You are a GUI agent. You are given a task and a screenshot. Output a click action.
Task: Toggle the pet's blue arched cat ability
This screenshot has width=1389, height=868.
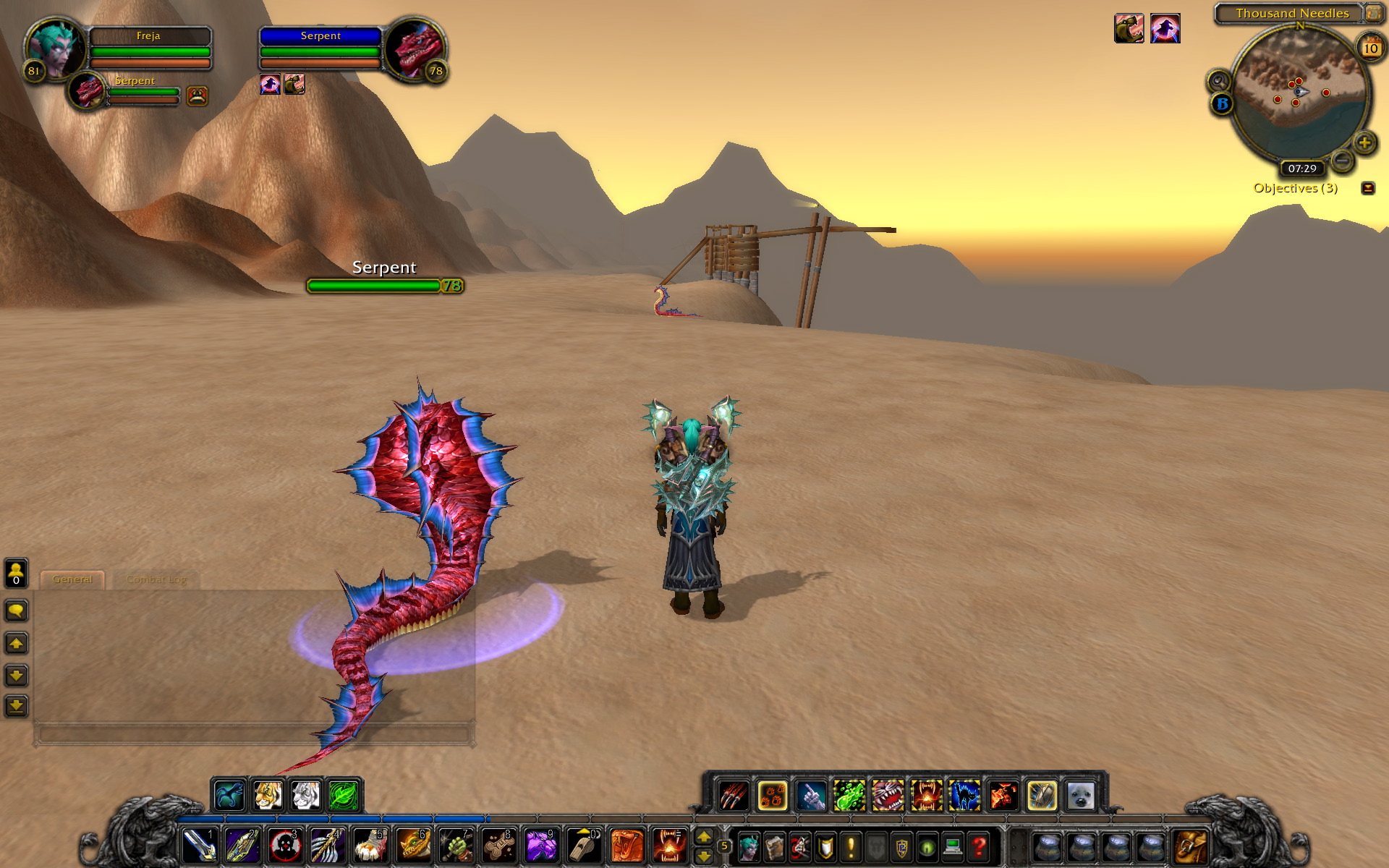point(964,796)
